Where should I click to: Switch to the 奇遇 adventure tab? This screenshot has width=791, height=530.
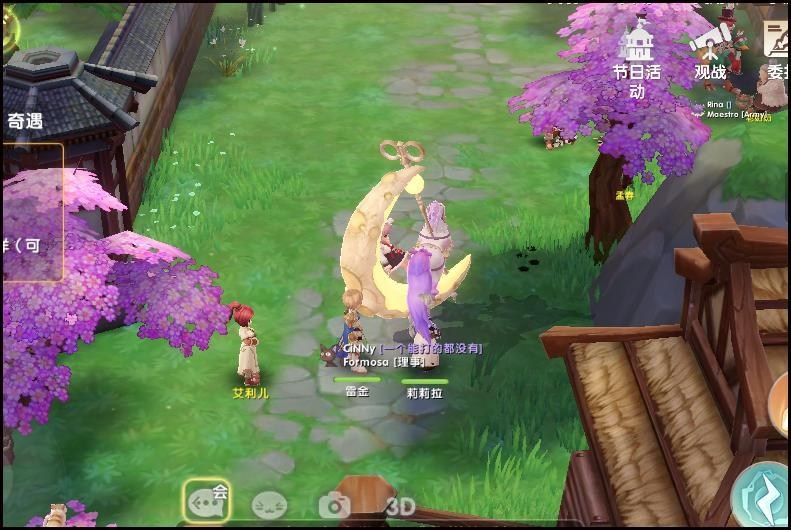click(25, 121)
